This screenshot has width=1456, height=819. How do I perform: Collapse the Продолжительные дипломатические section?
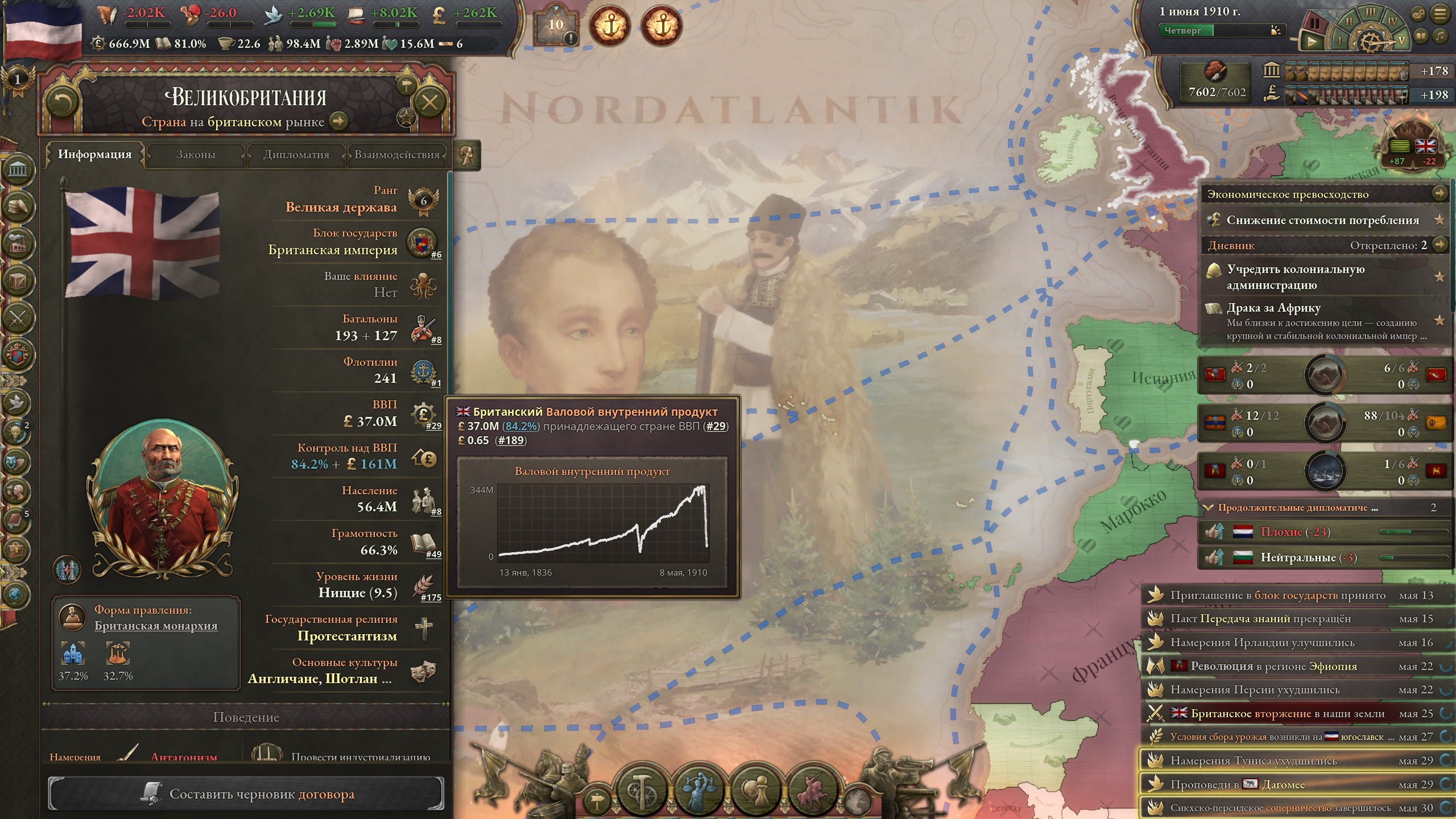coord(1208,507)
